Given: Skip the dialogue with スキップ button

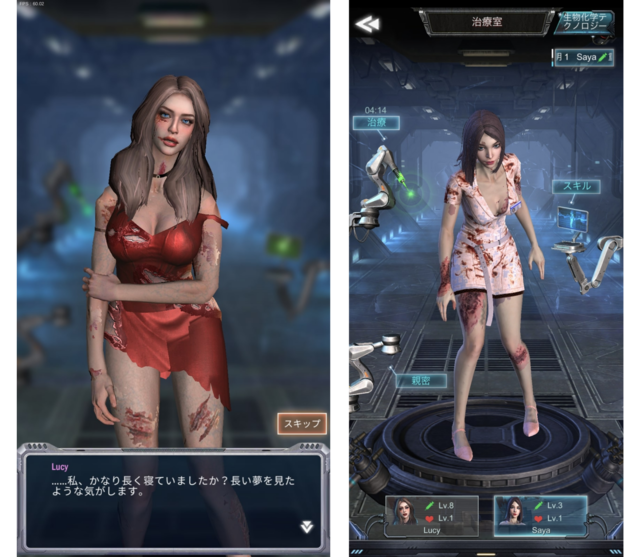Looking at the screenshot, I should coord(301,424).
